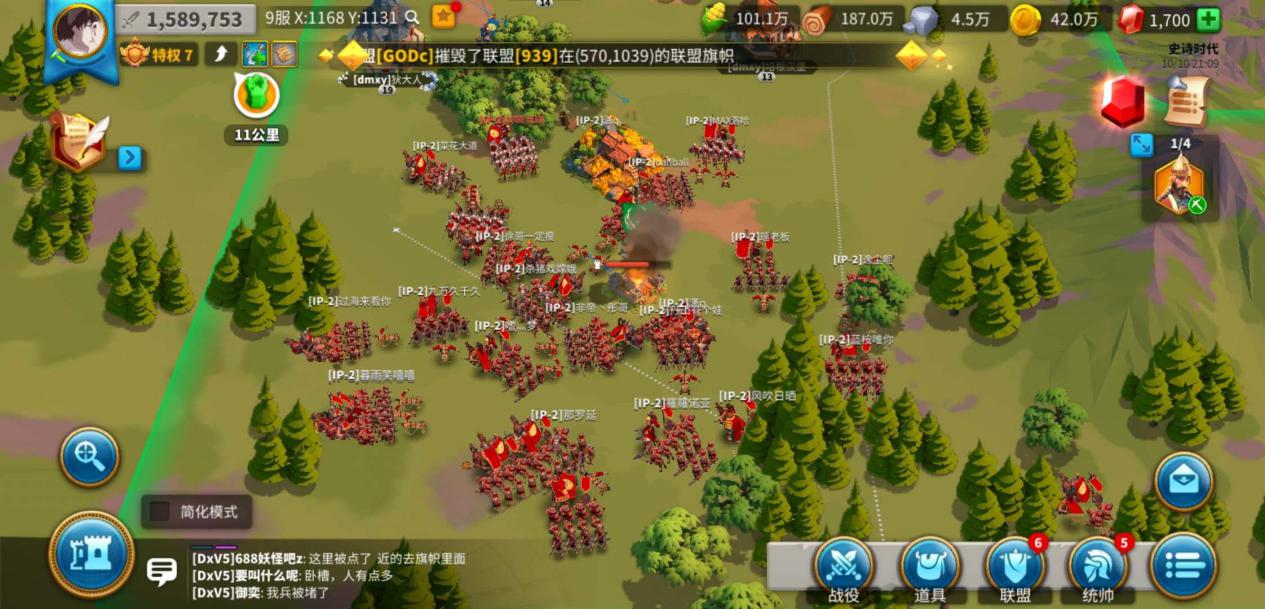This screenshot has height=609, width=1265.
Task: Open the star bookmark favorites
Action: click(443, 16)
